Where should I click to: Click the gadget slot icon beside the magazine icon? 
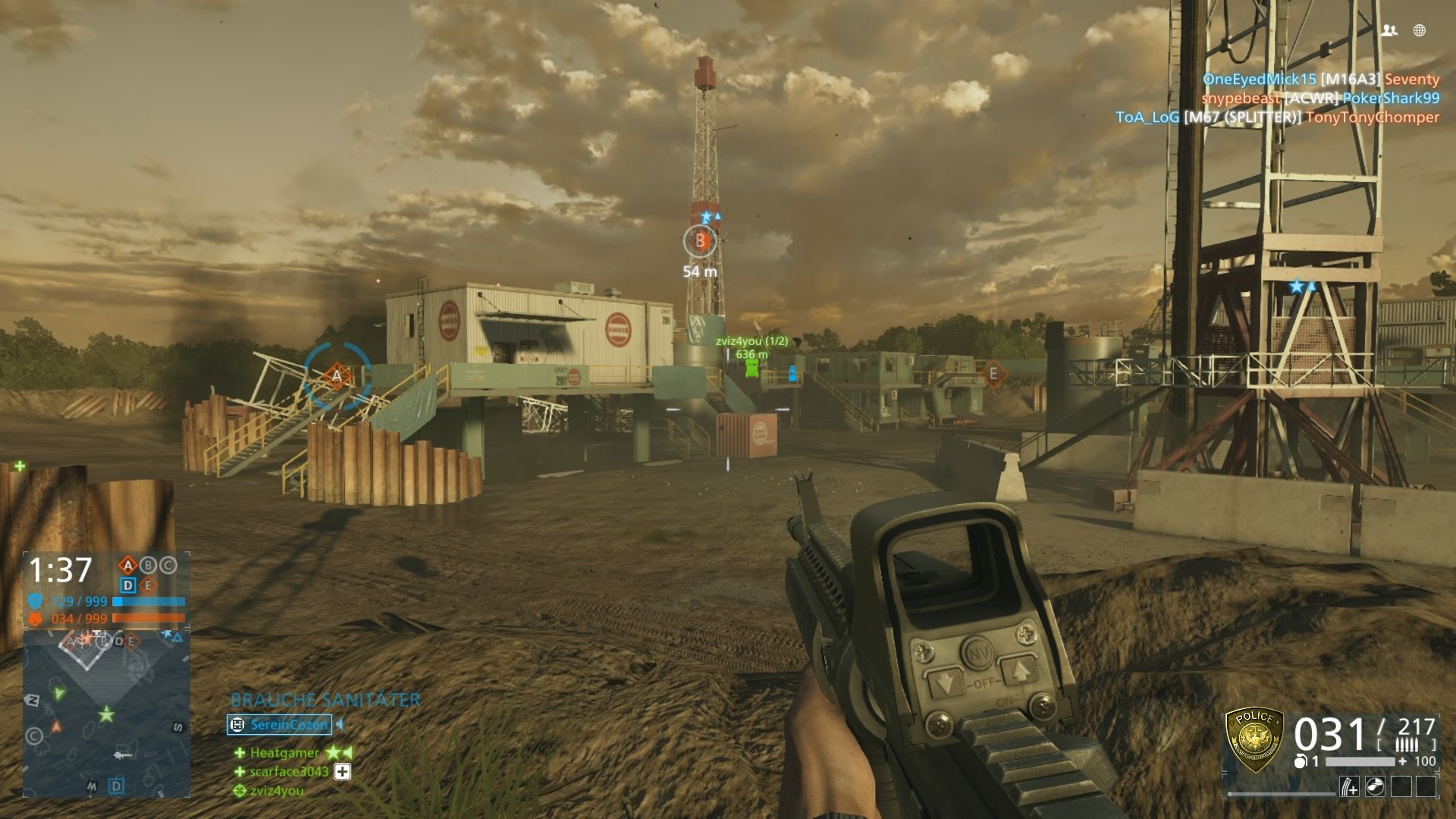point(1375,786)
